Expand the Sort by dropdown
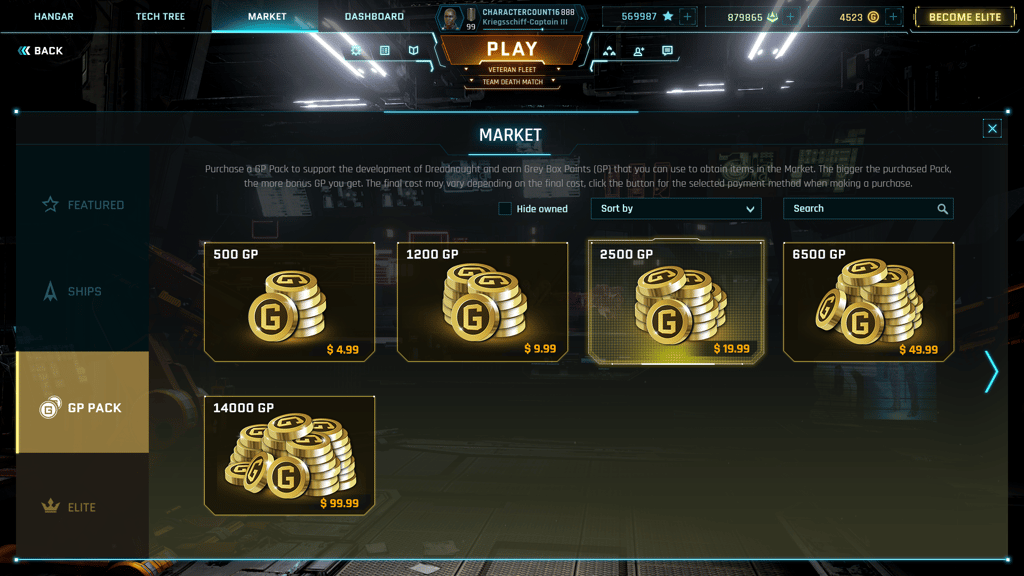This screenshot has width=1024, height=576. [x=676, y=209]
